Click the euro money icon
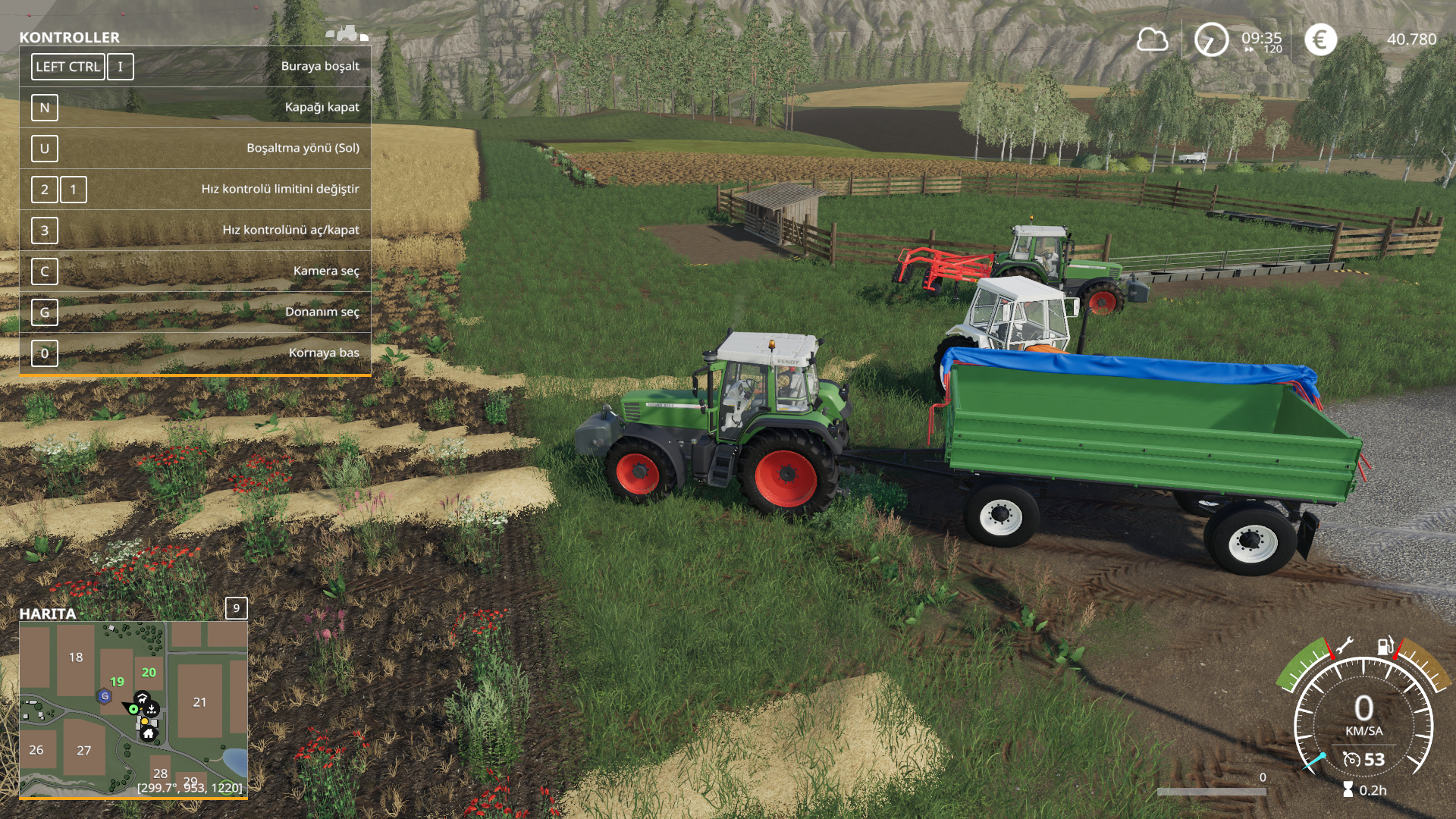The width and height of the screenshot is (1456, 819). pyautogui.click(x=1320, y=39)
